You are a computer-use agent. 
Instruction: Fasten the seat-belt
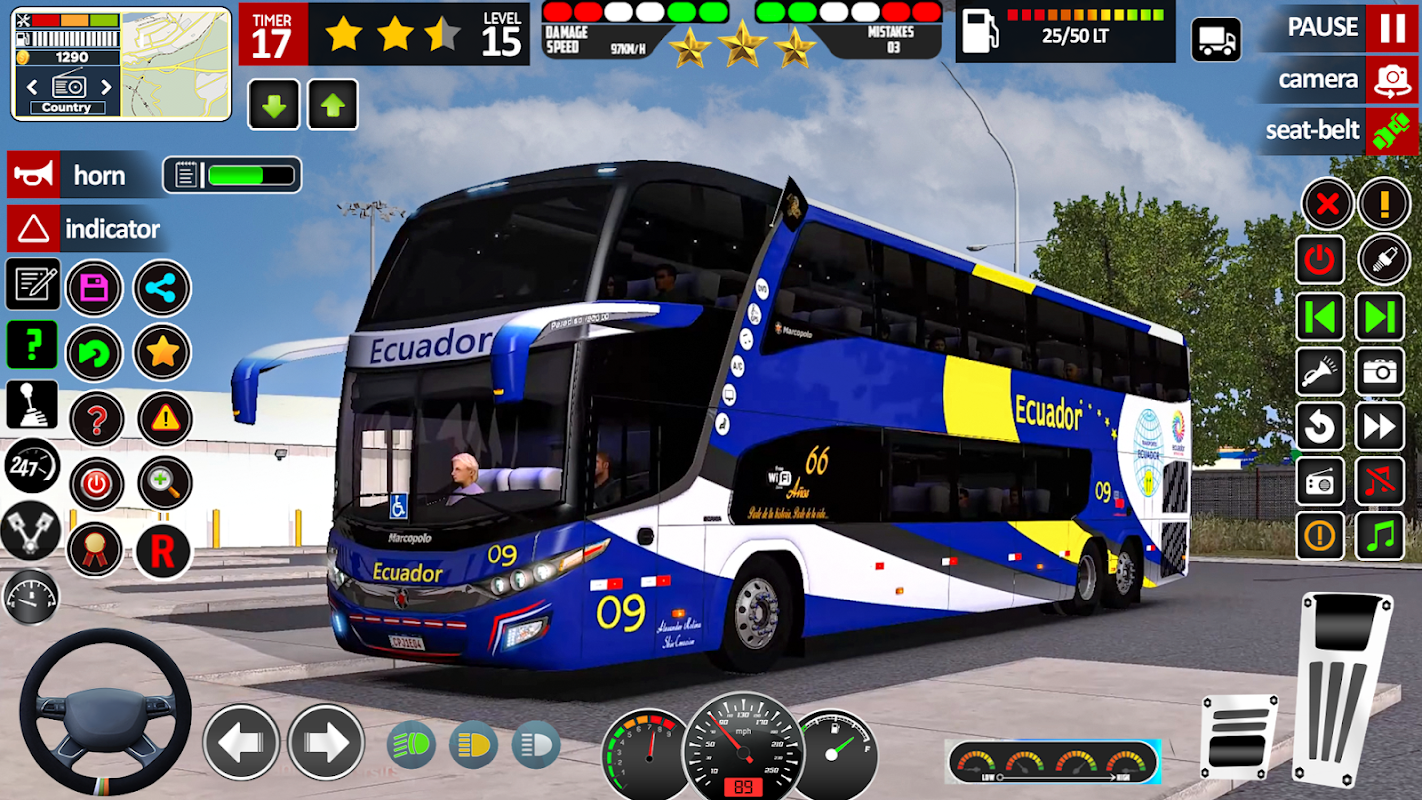[1391, 131]
